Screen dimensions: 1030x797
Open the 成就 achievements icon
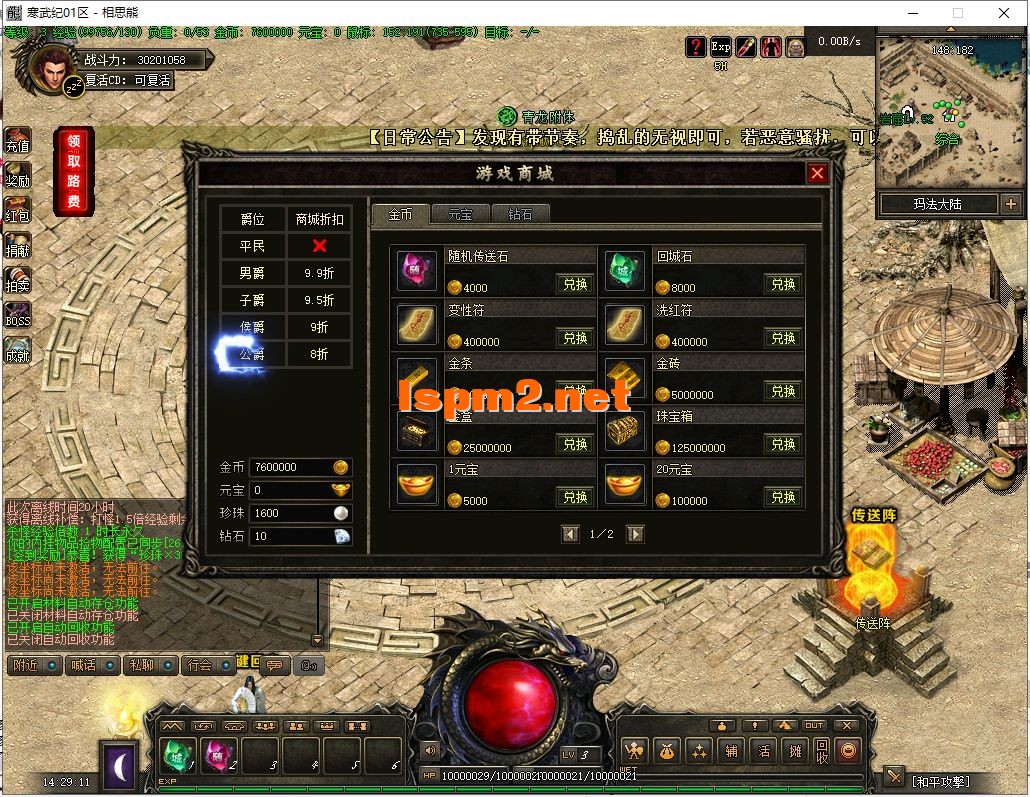[x=18, y=351]
